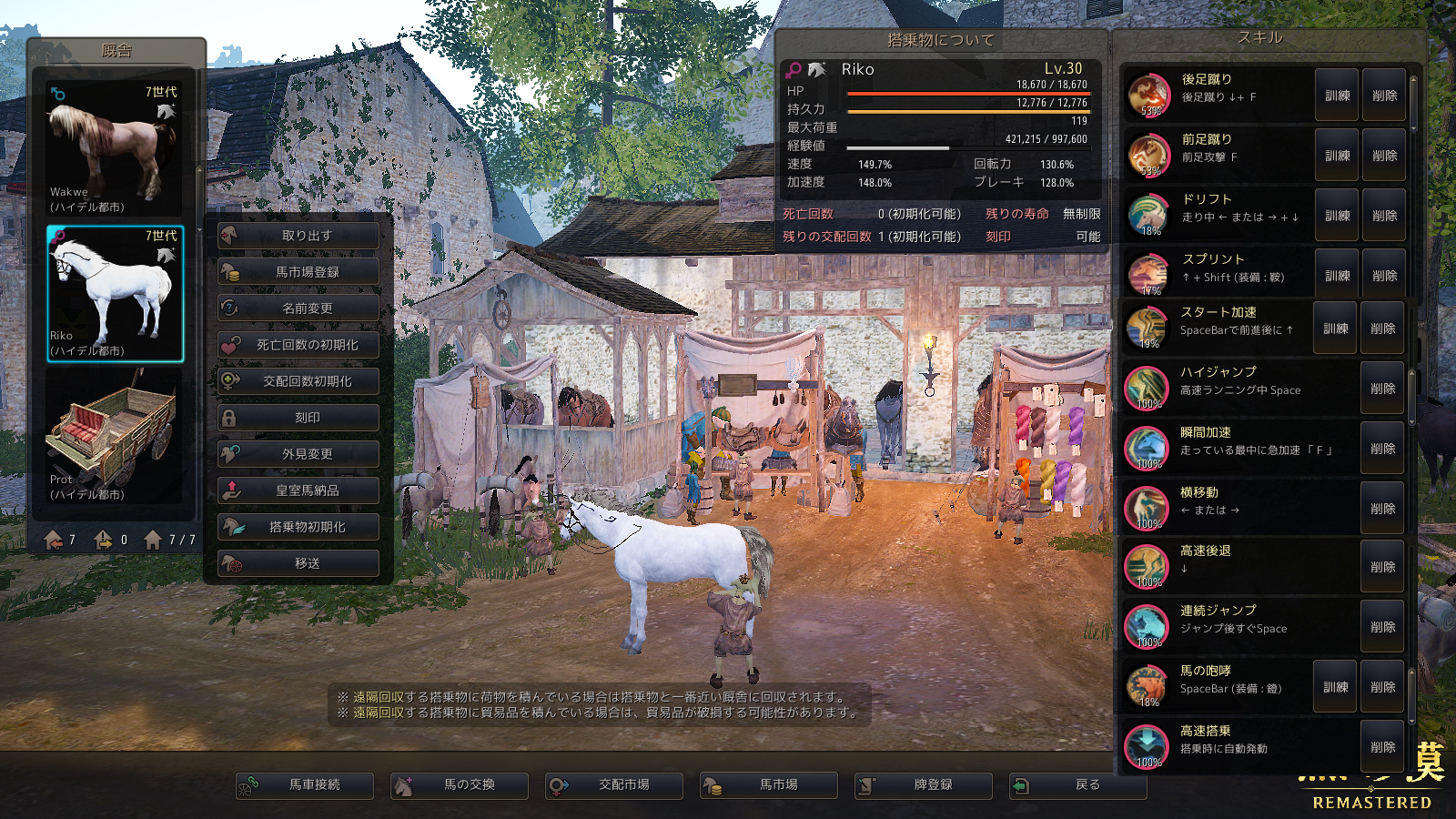Click the 瞬間加速 skill icon

coord(1147,449)
